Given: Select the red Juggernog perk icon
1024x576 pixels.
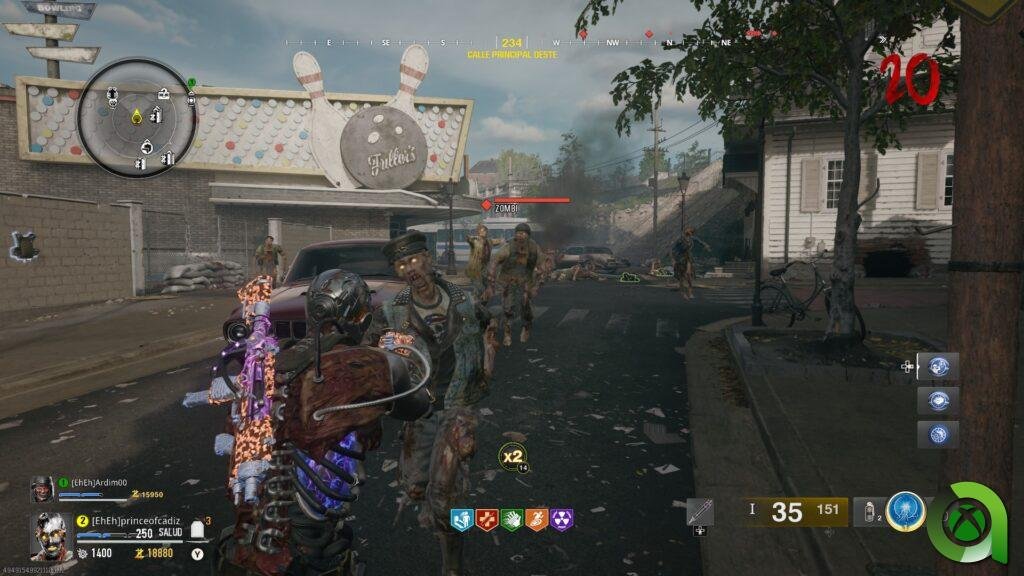Looking at the screenshot, I should (487, 519).
